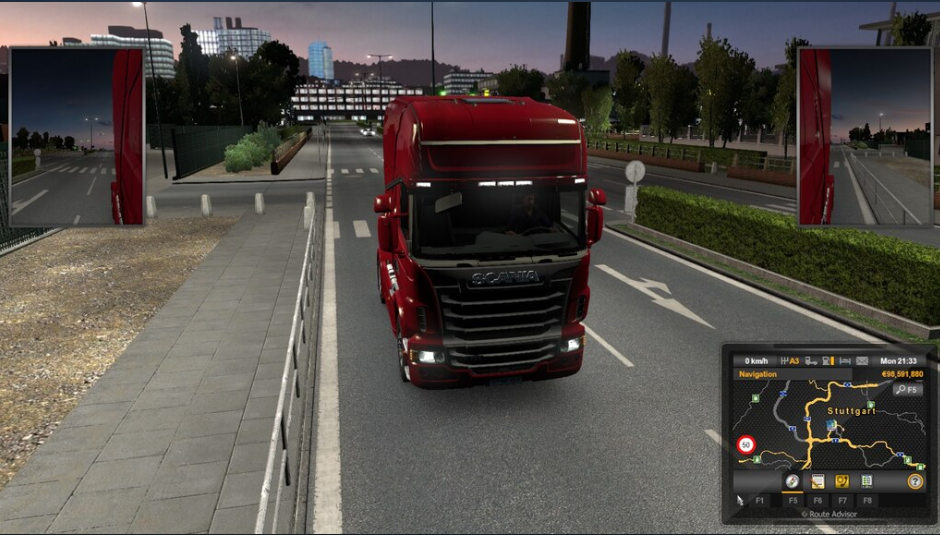Open the notepad job info tab
The height and width of the screenshot is (535, 940).
click(818, 481)
